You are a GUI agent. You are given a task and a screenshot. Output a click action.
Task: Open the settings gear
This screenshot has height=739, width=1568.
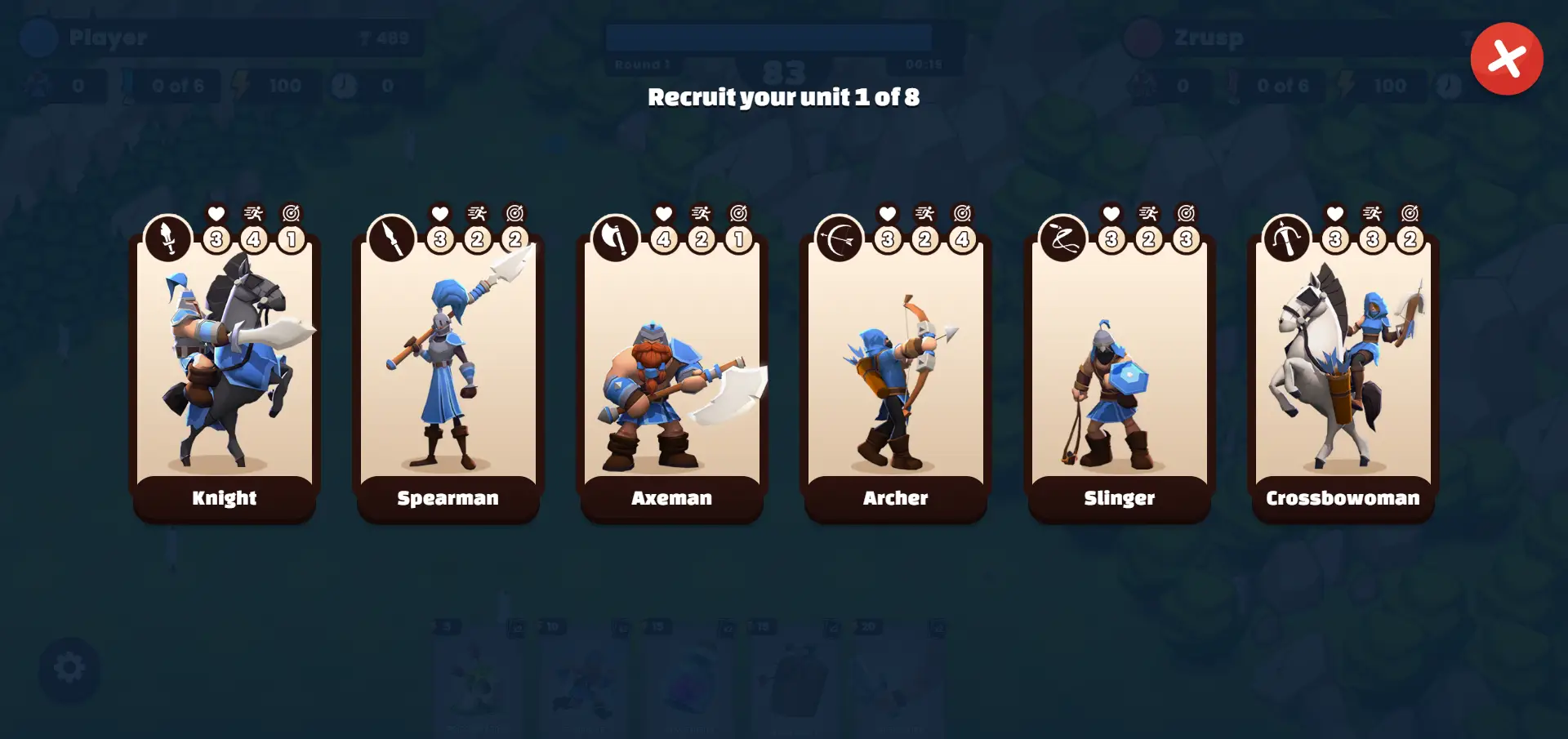(69, 667)
